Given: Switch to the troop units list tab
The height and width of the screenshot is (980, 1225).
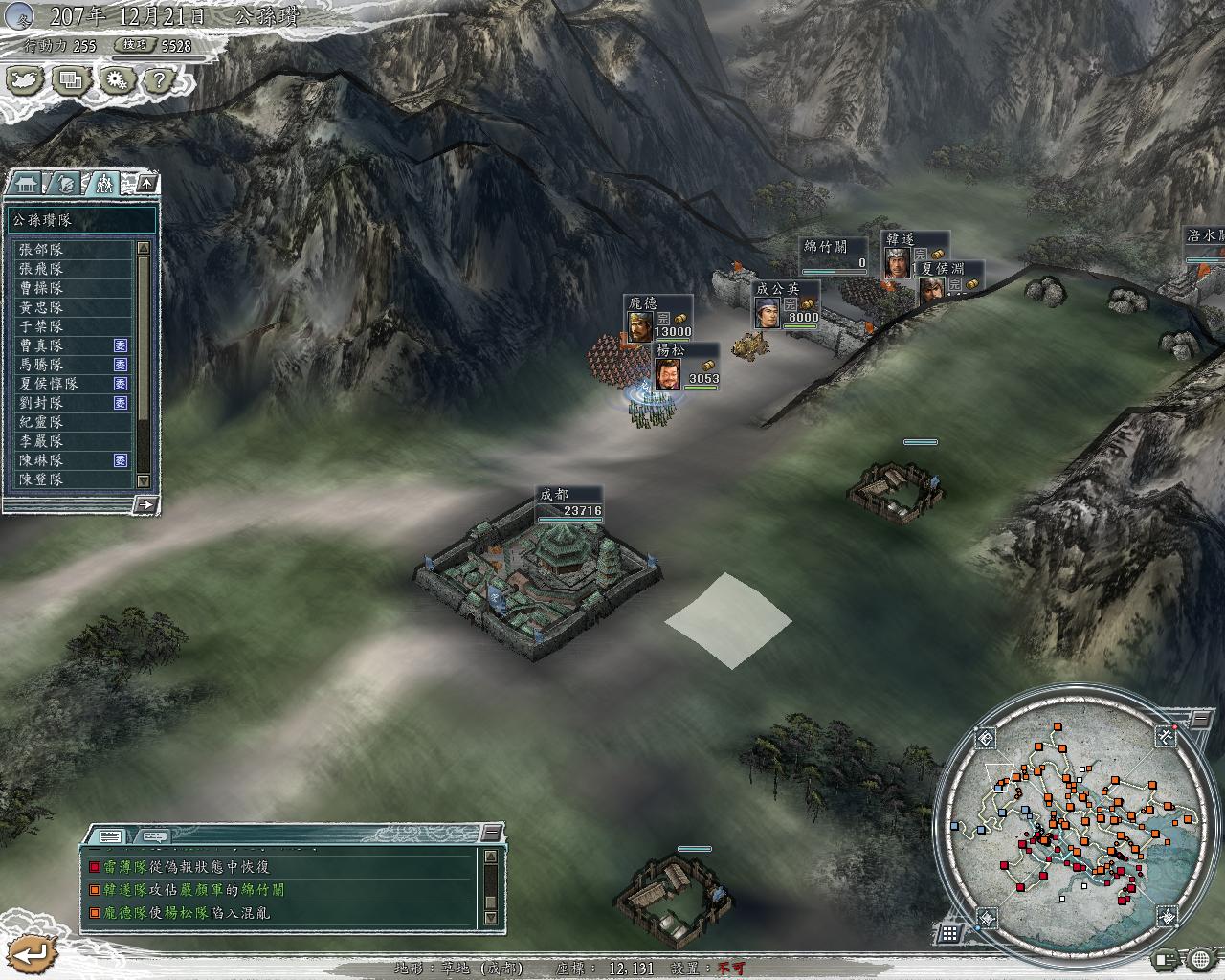Looking at the screenshot, I should [103, 183].
